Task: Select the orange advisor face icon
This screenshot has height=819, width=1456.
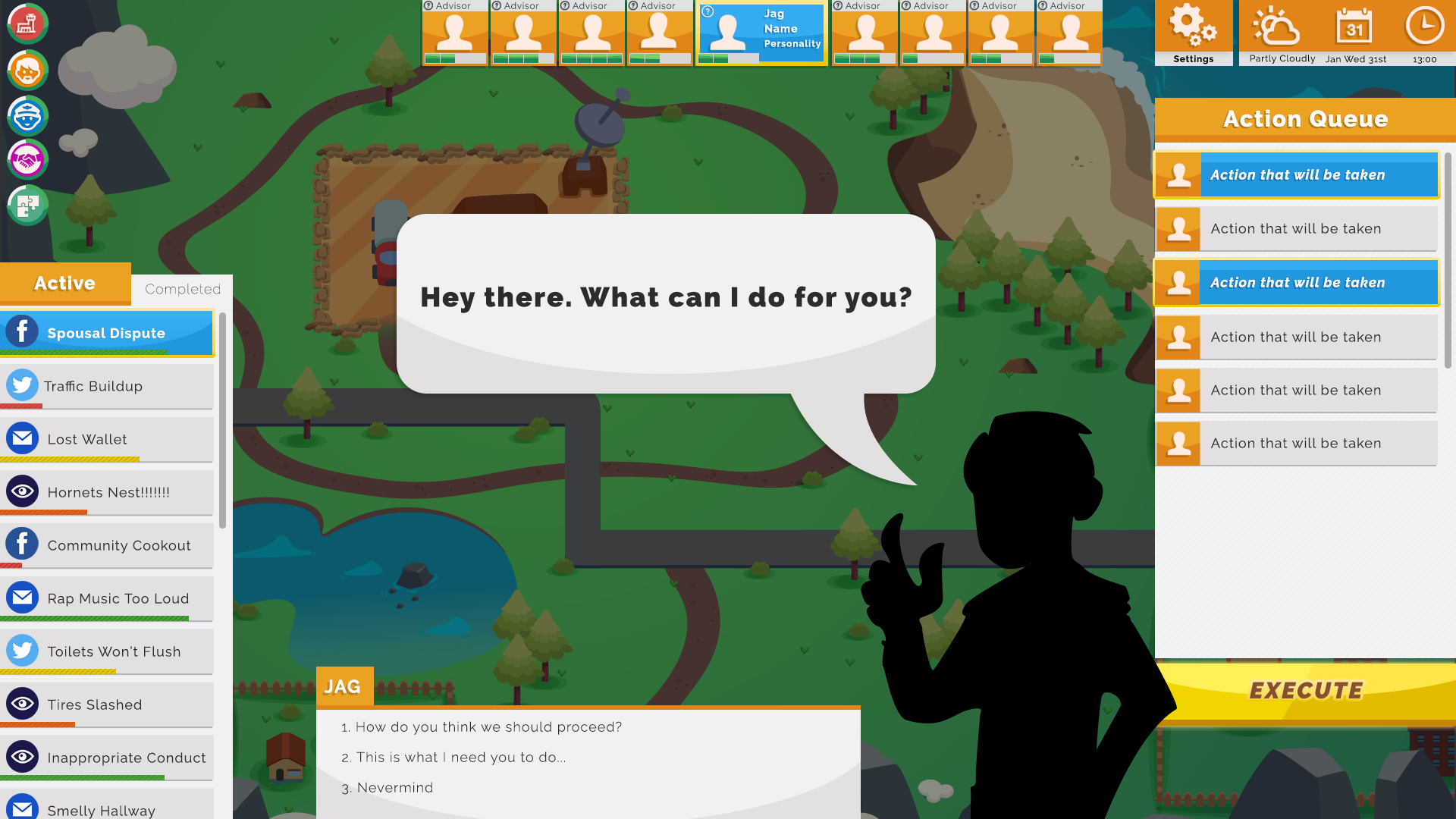Action: click(27, 71)
